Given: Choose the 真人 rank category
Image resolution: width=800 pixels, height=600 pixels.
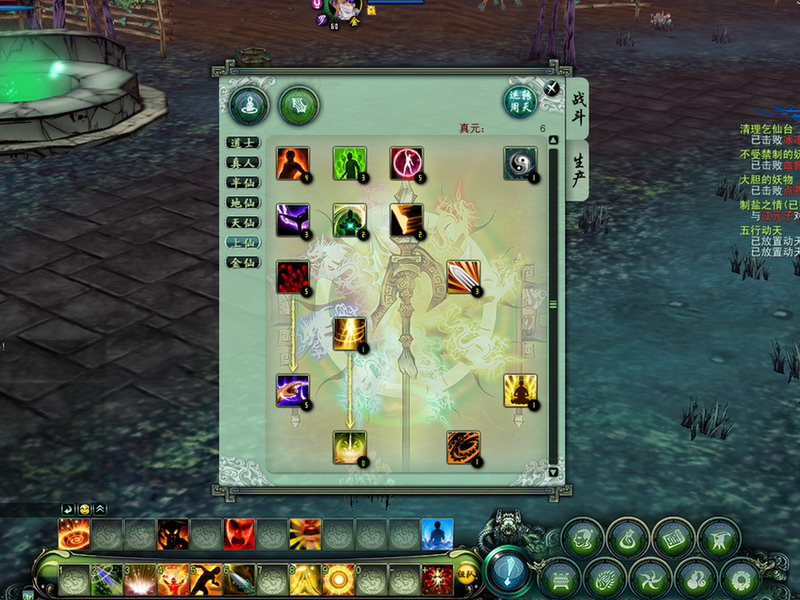Looking at the screenshot, I should click(243, 163).
